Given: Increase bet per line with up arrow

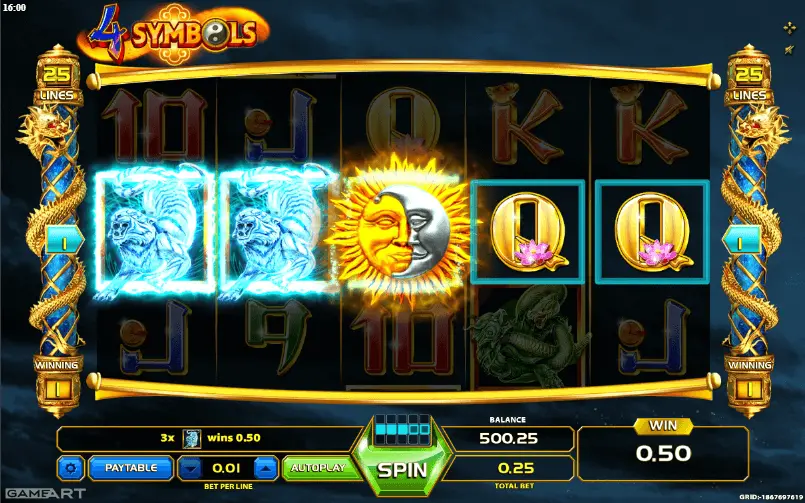Looking at the screenshot, I should click(x=265, y=467).
